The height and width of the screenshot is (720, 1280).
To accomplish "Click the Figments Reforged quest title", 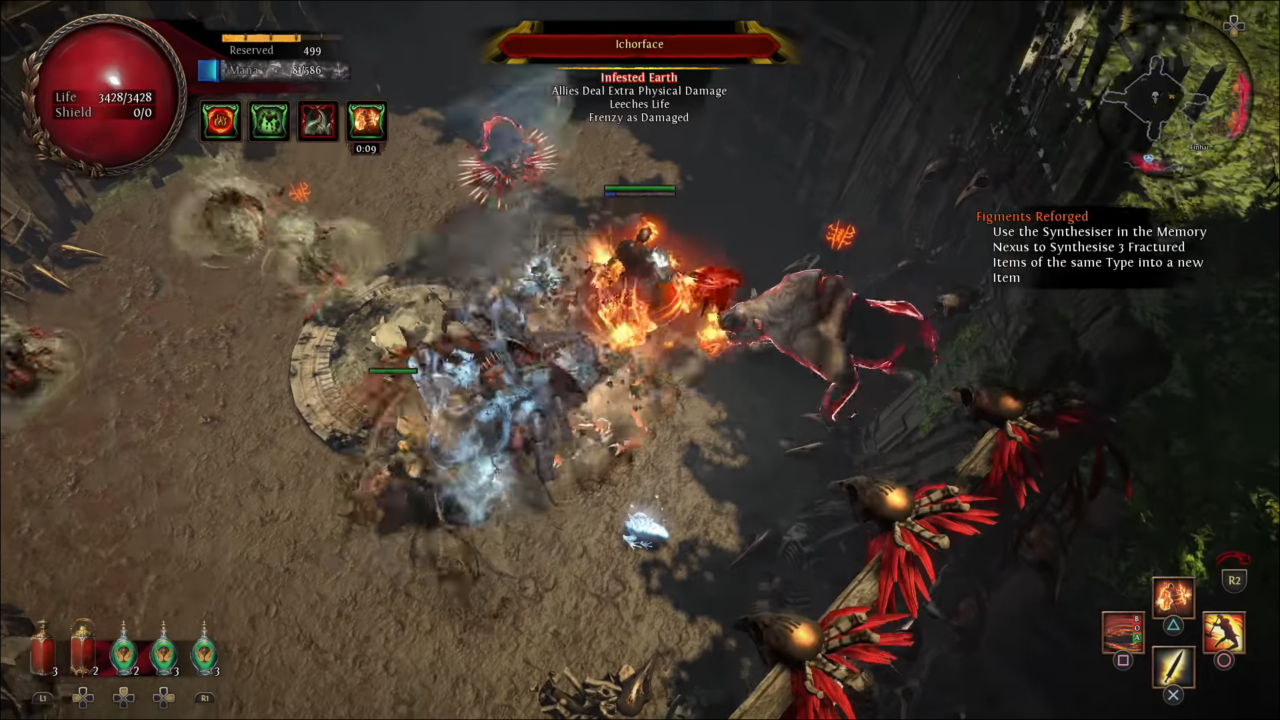I will pos(1032,216).
